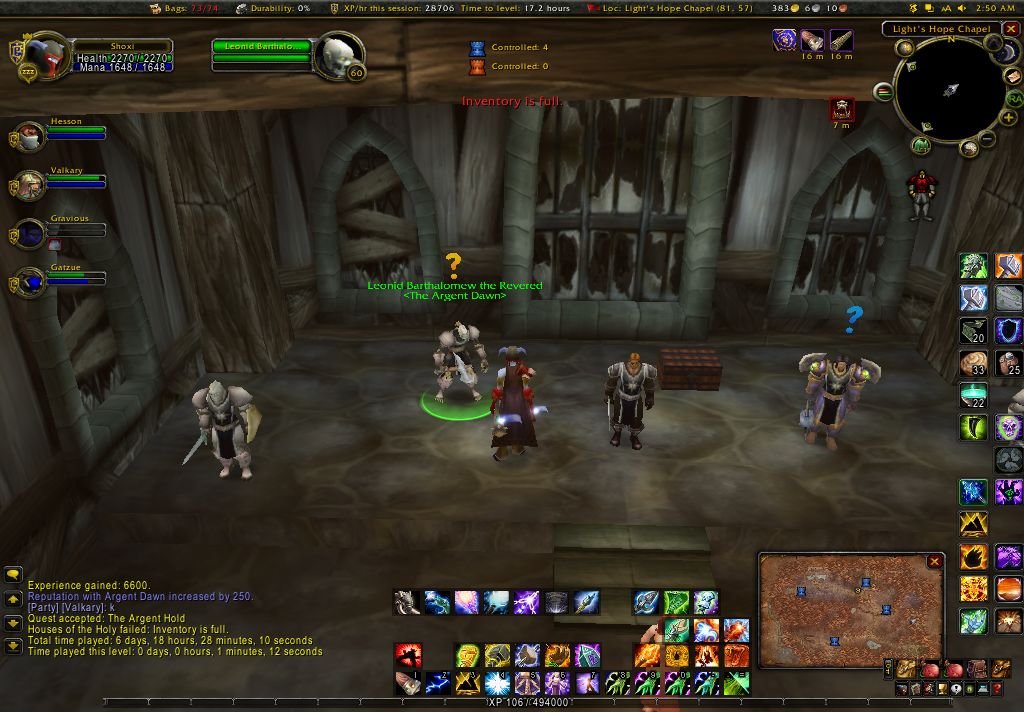Close the zone battlefield map window

(x=934, y=562)
